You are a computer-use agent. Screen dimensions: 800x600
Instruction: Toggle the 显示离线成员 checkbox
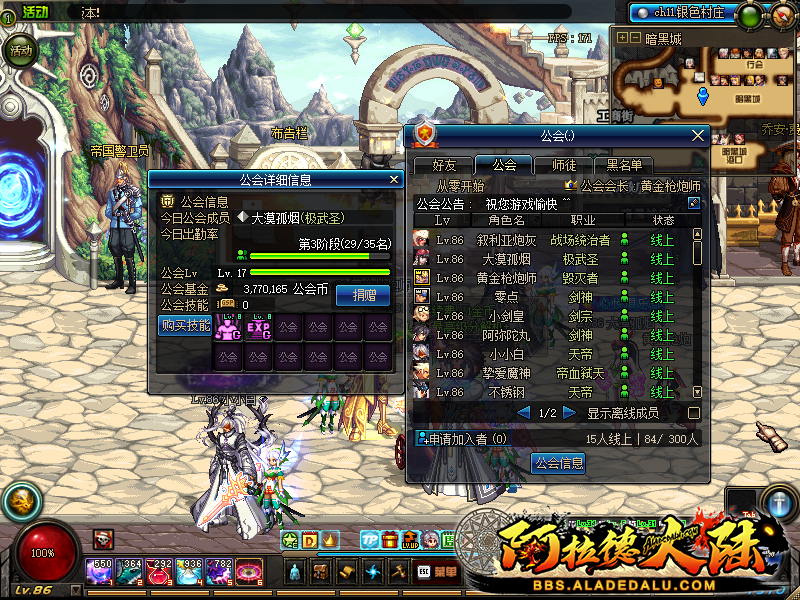694,413
